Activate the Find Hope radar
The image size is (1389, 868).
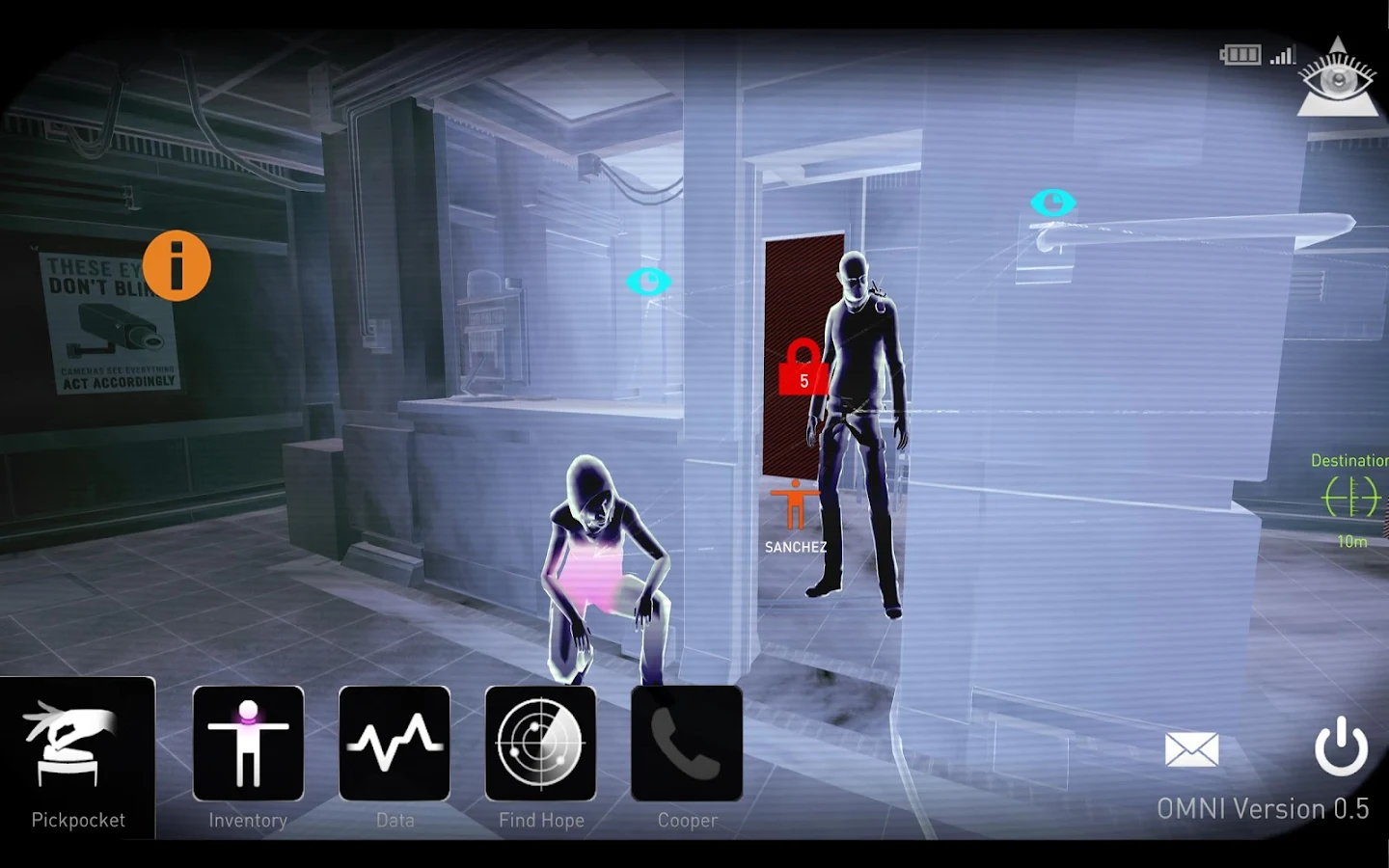pos(540,743)
